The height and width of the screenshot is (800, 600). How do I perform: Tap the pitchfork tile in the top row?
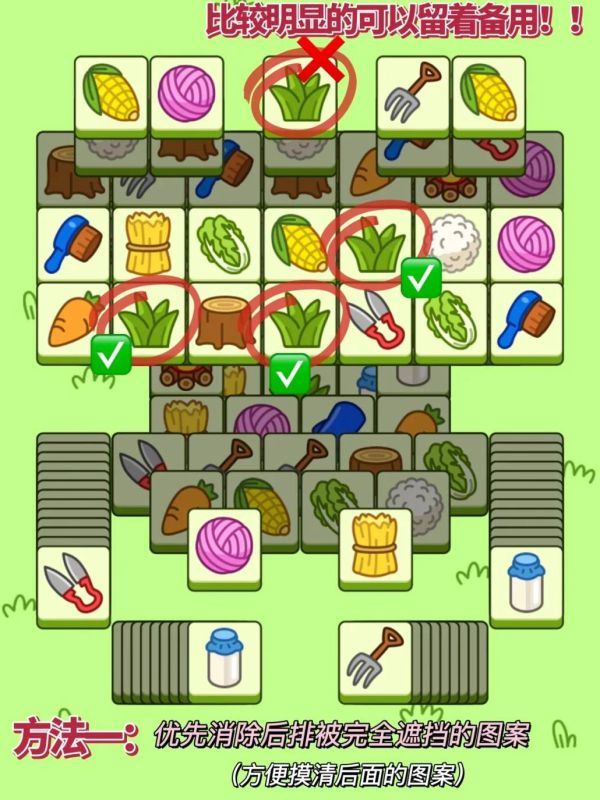click(x=412, y=92)
